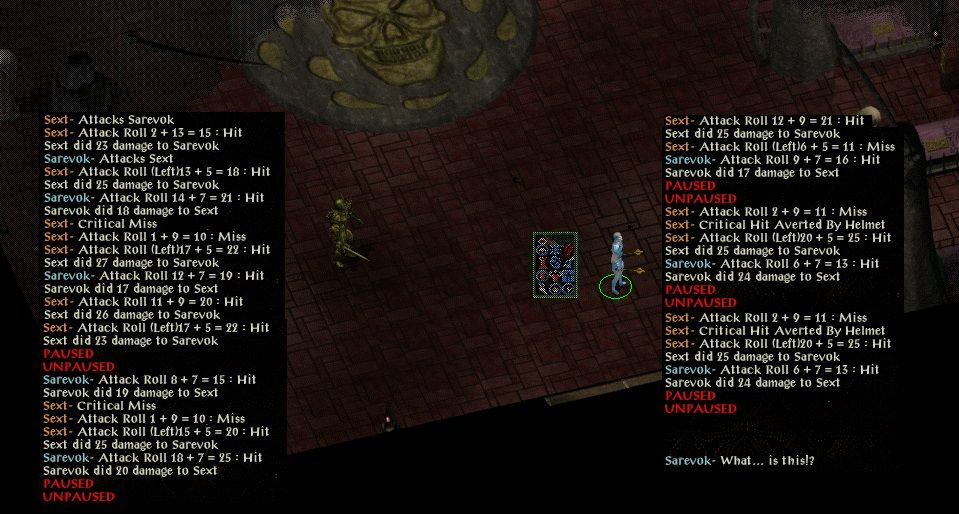Screen dimensions: 959x514
Task: Select the character with the green selection circle
Action: click(x=617, y=264)
